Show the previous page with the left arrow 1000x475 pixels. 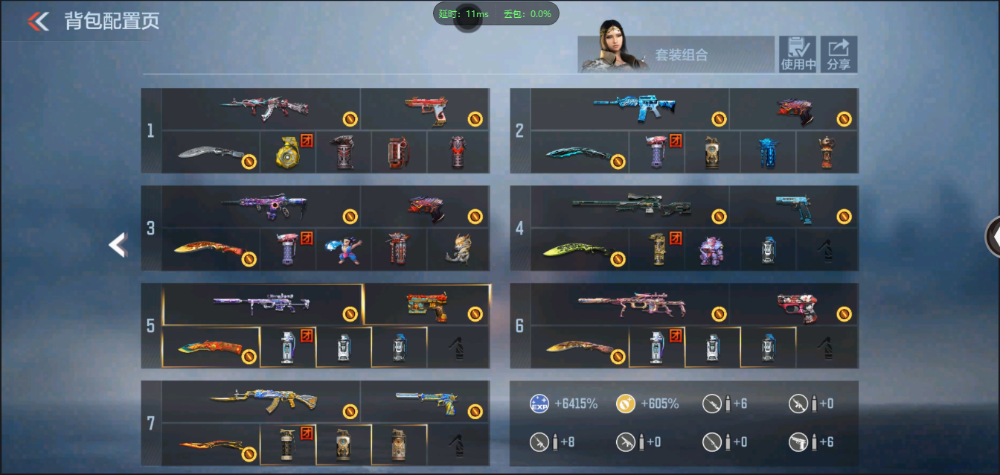pos(118,244)
